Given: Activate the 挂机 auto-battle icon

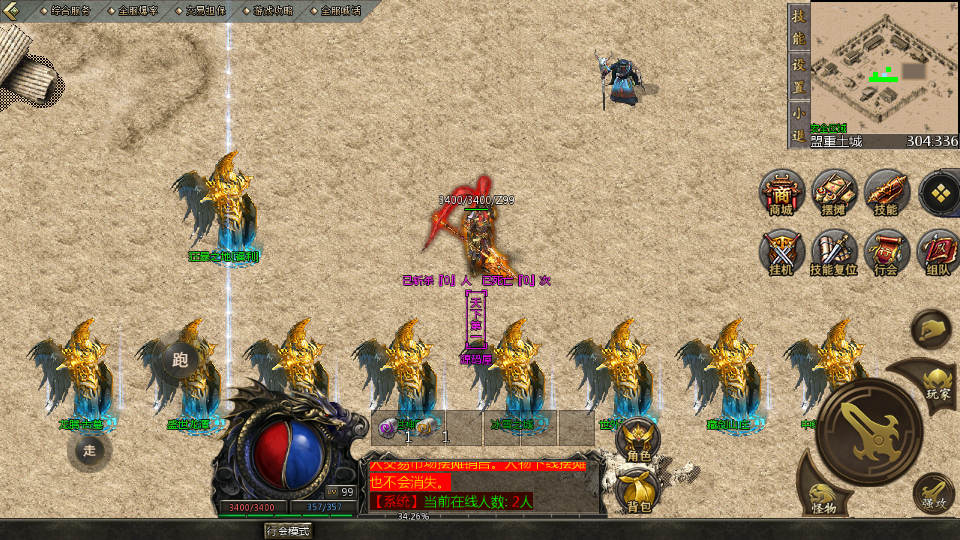Looking at the screenshot, I should point(781,251).
